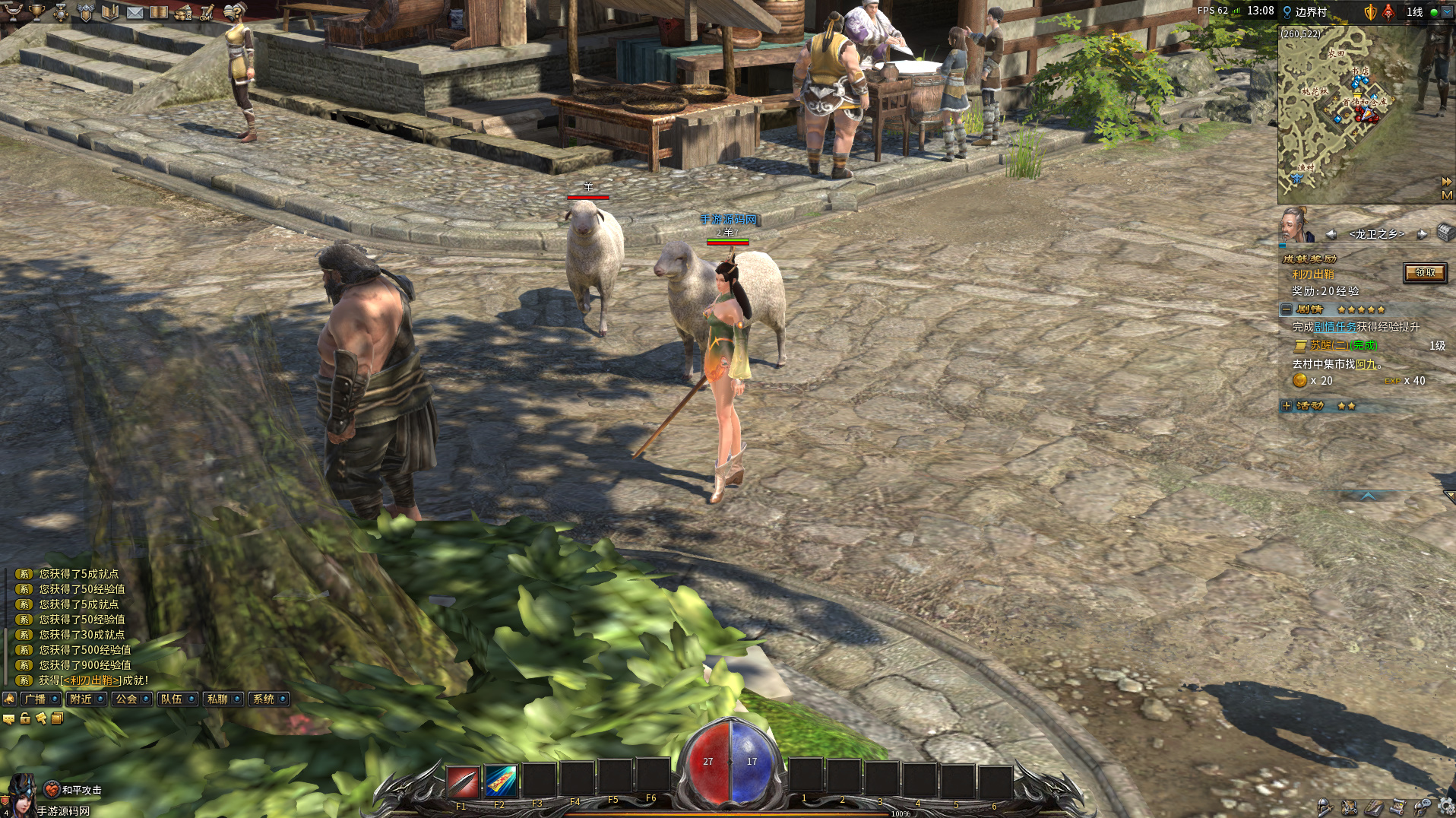Claim the achievement reward with 领取 button
1456x818 pixels.
click(1424, 273)
